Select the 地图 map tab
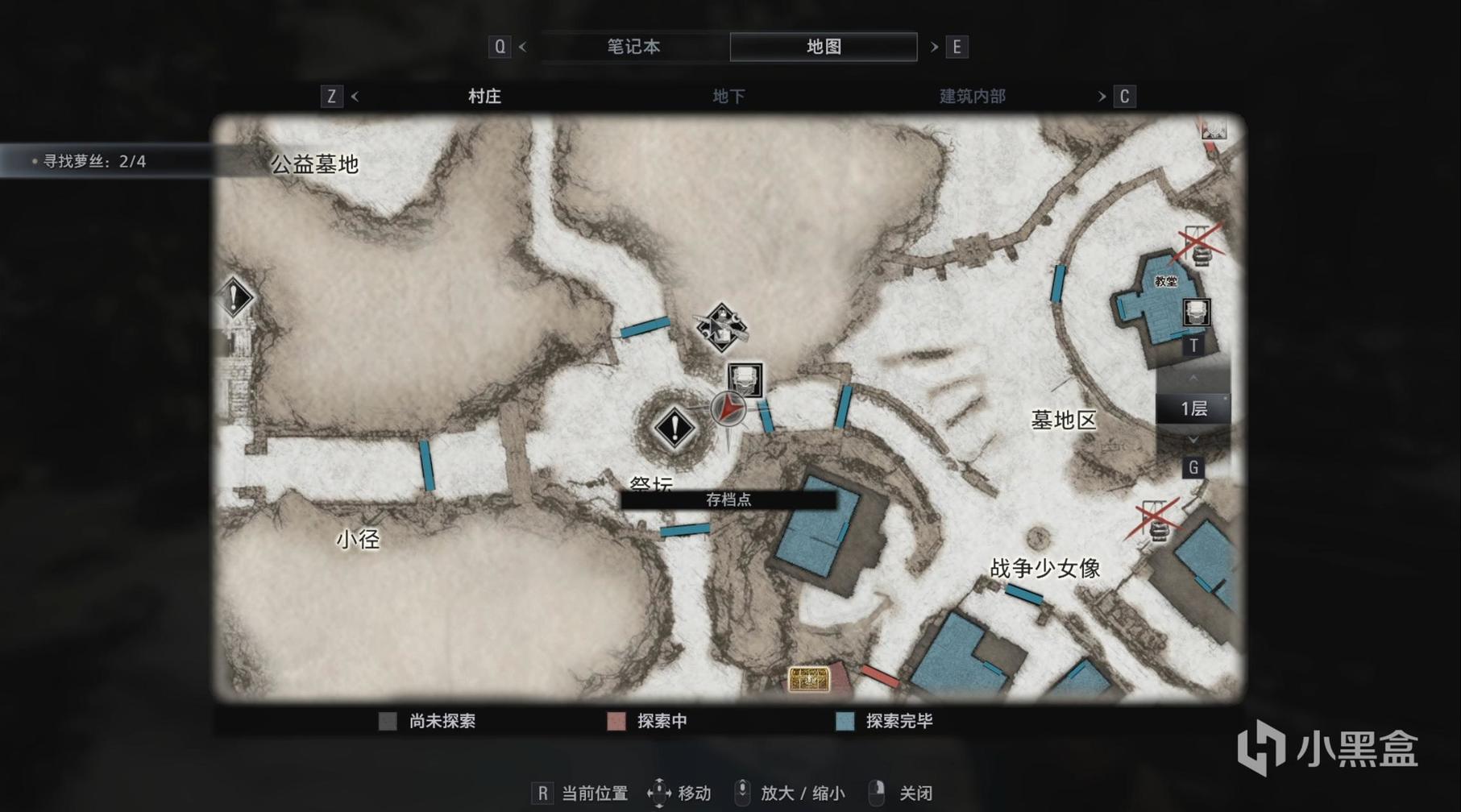The height and width of the screenshot is (812, 1461). click(823, 47)
